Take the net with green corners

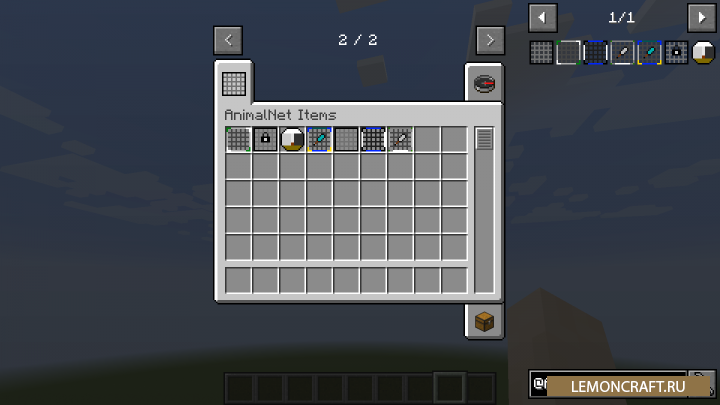[x=238, y=139]
